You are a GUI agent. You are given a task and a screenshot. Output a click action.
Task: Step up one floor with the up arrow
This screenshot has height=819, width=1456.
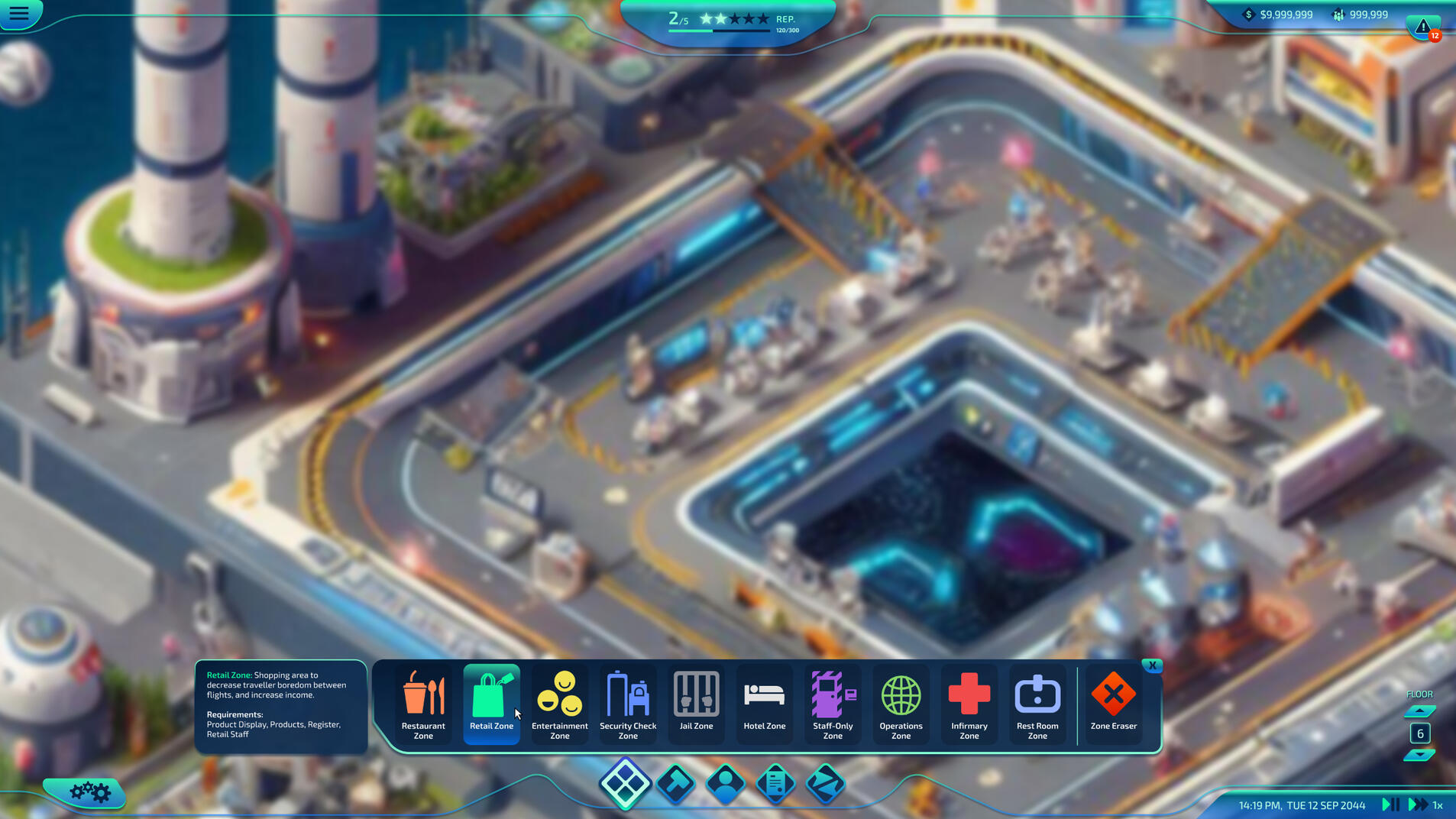(x=1420, y=710)
